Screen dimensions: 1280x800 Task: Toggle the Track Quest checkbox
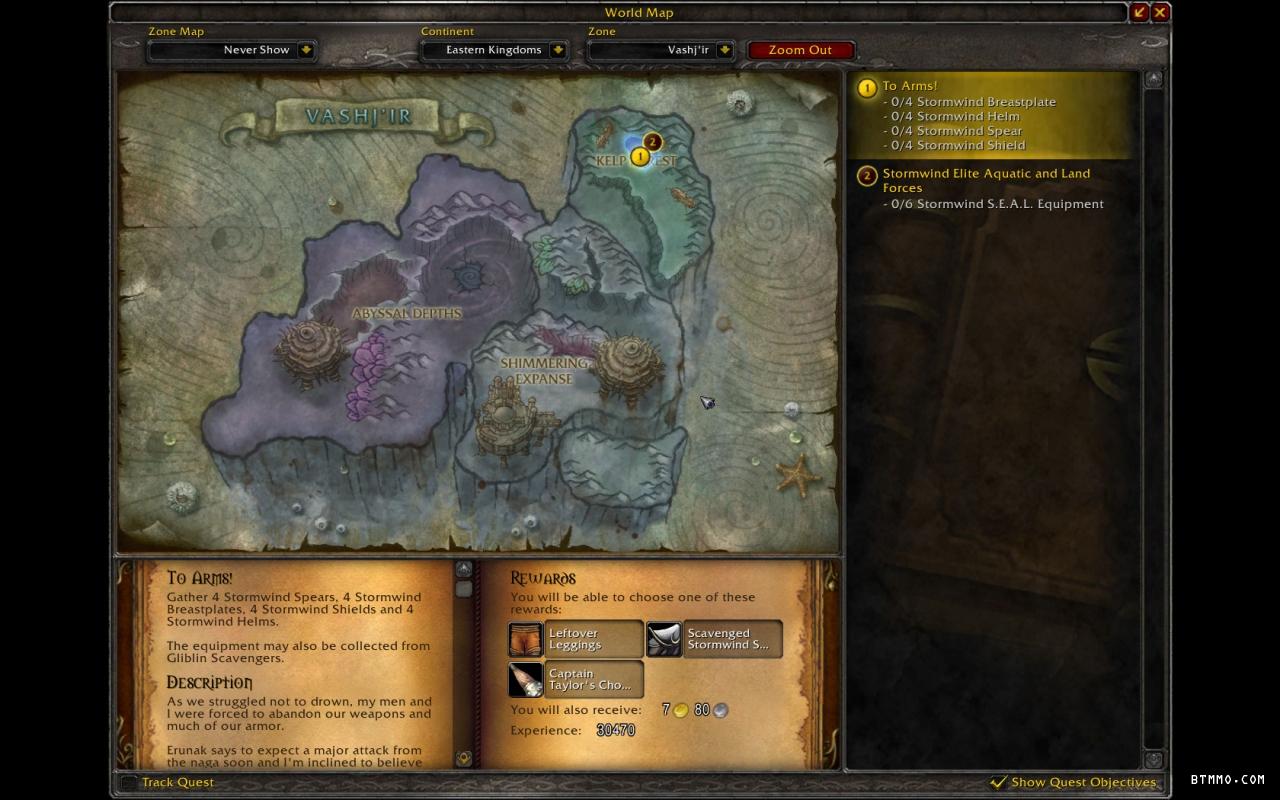click(128, 782)
